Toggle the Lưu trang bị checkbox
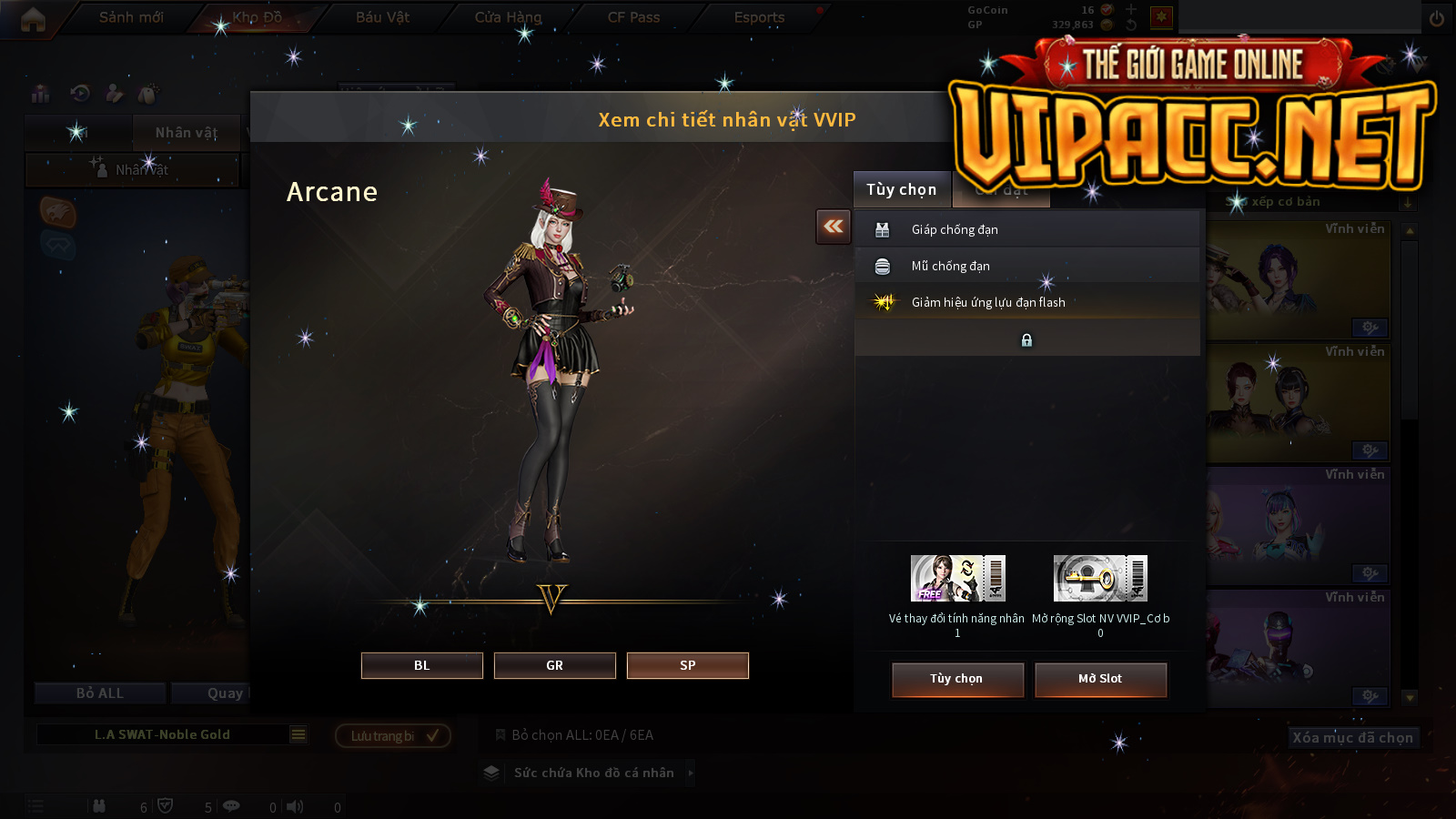 [x=432, y=735]
